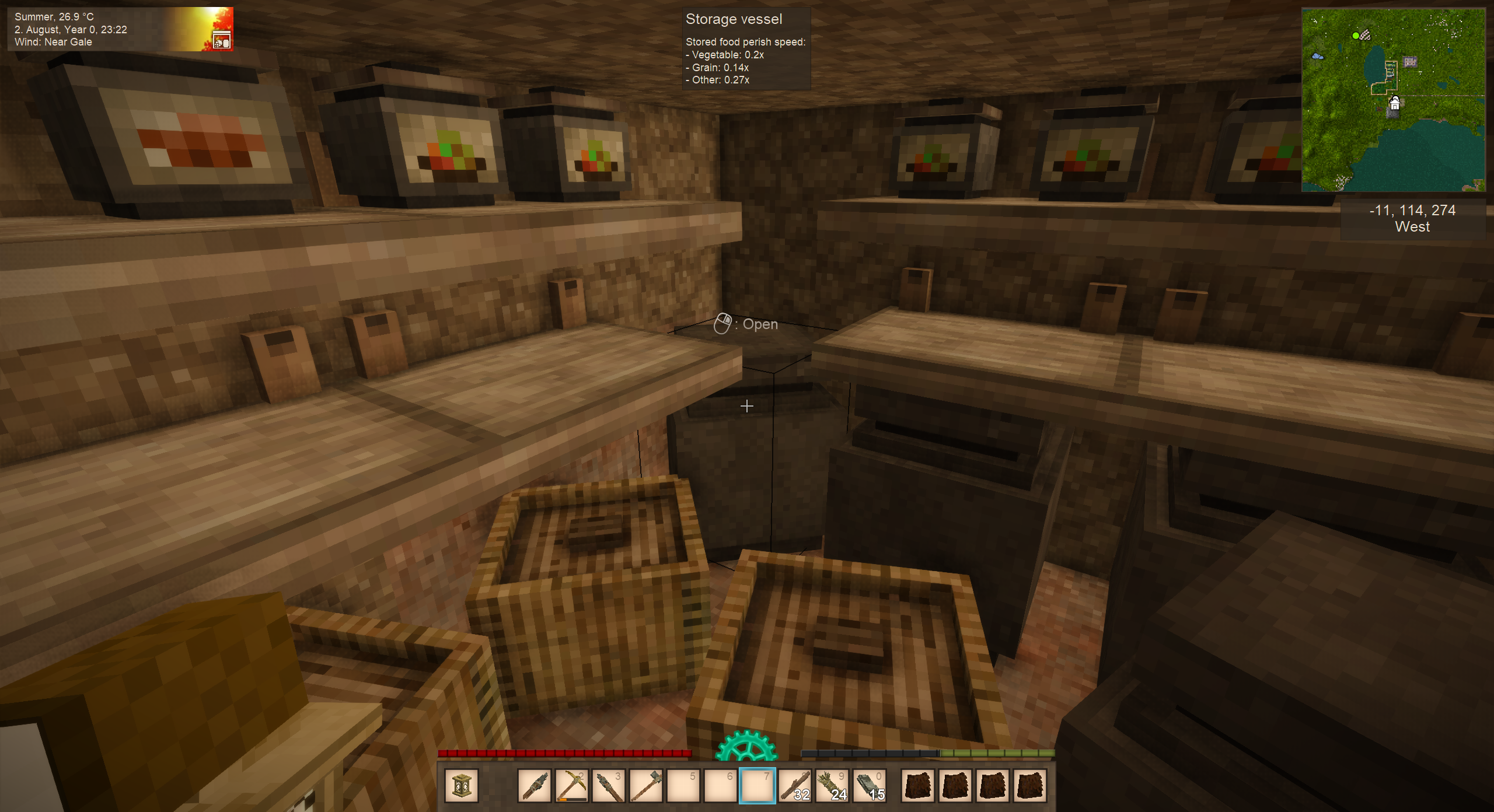
Task: Choose the tool in hotbar slot 3
Action: tap(609, 786)
